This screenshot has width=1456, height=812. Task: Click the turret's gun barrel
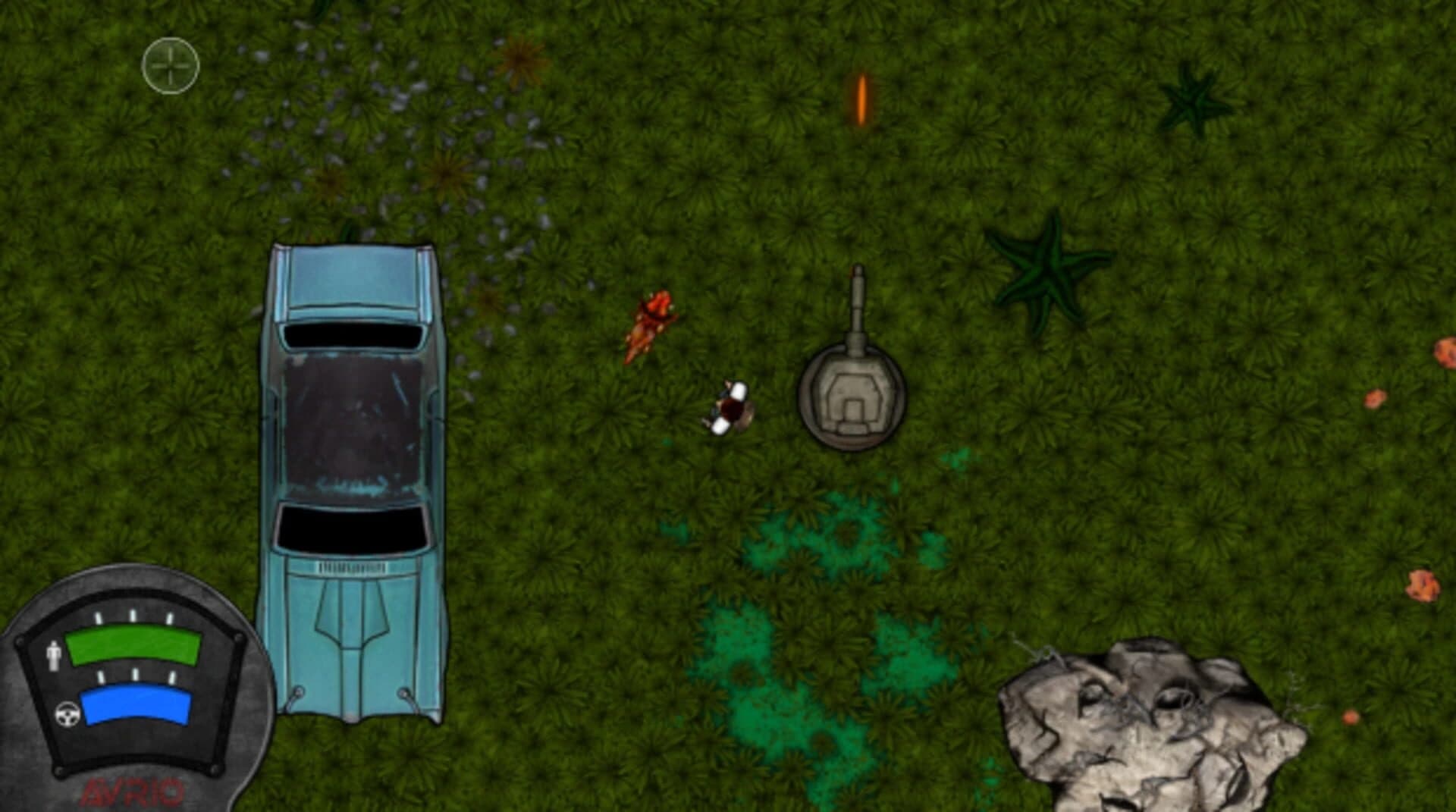[859, 296]
